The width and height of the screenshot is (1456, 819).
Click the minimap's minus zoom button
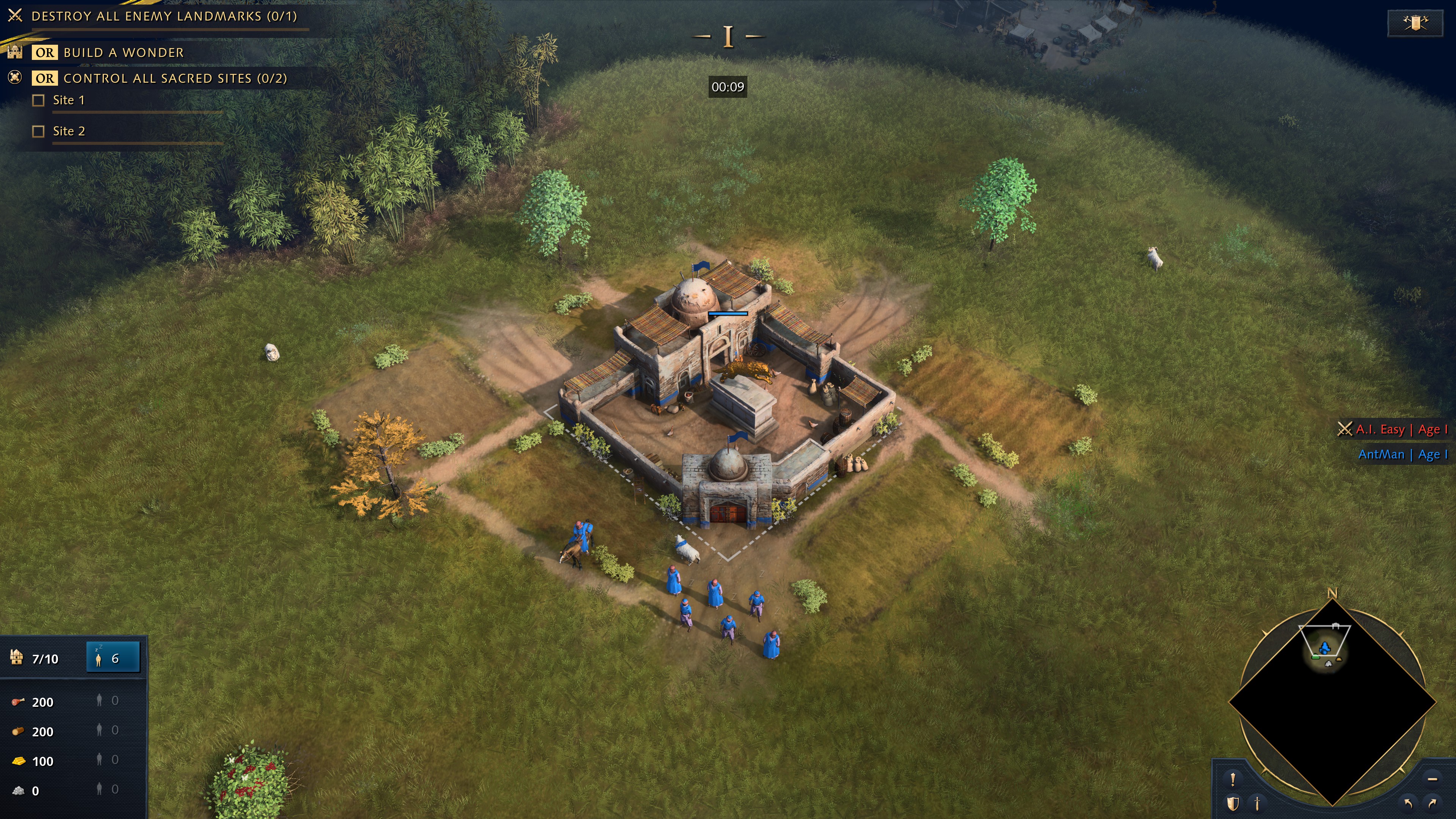click(x=1432, y=780)
